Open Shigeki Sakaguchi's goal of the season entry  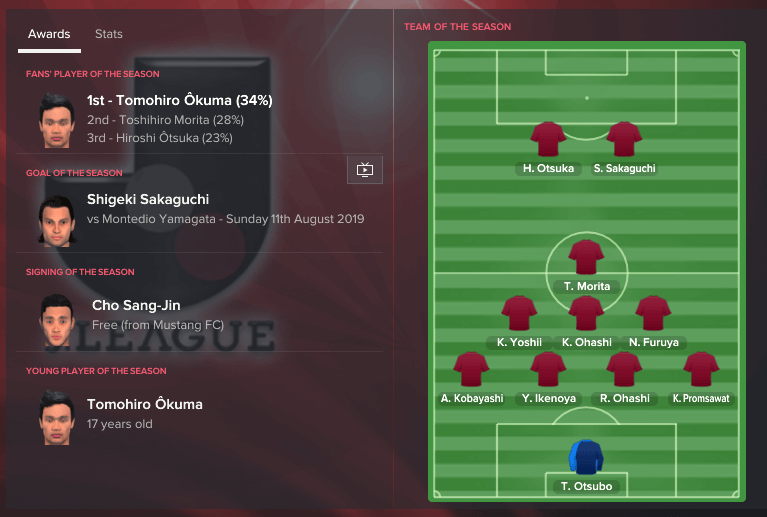tap(148, 199)
